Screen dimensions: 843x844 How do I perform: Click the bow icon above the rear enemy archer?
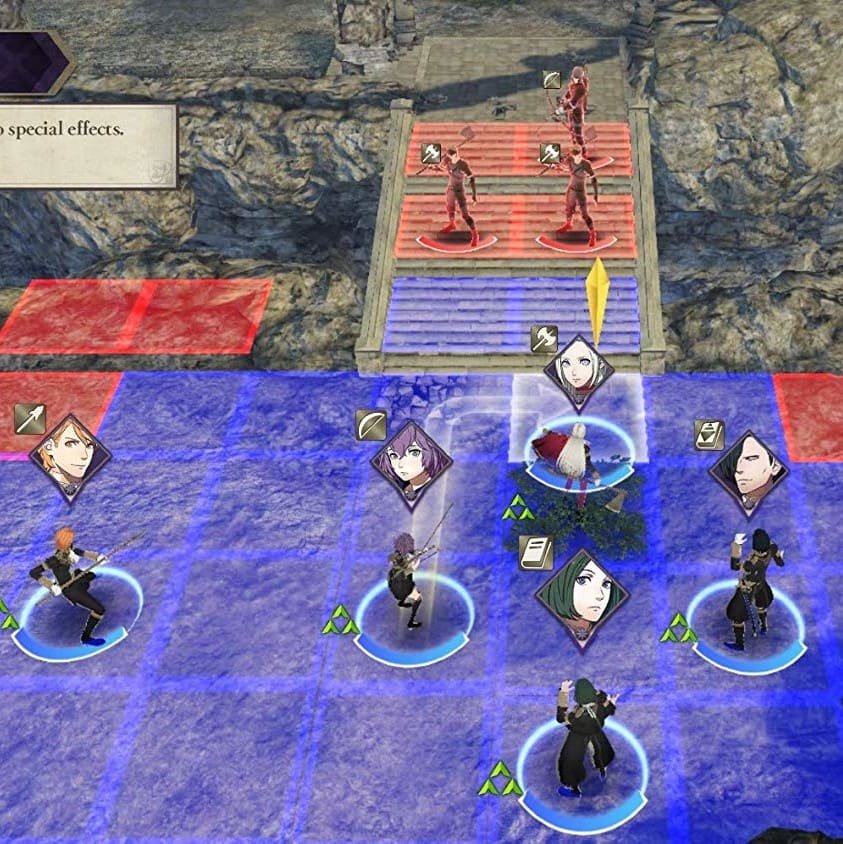[x=554, y=80]
